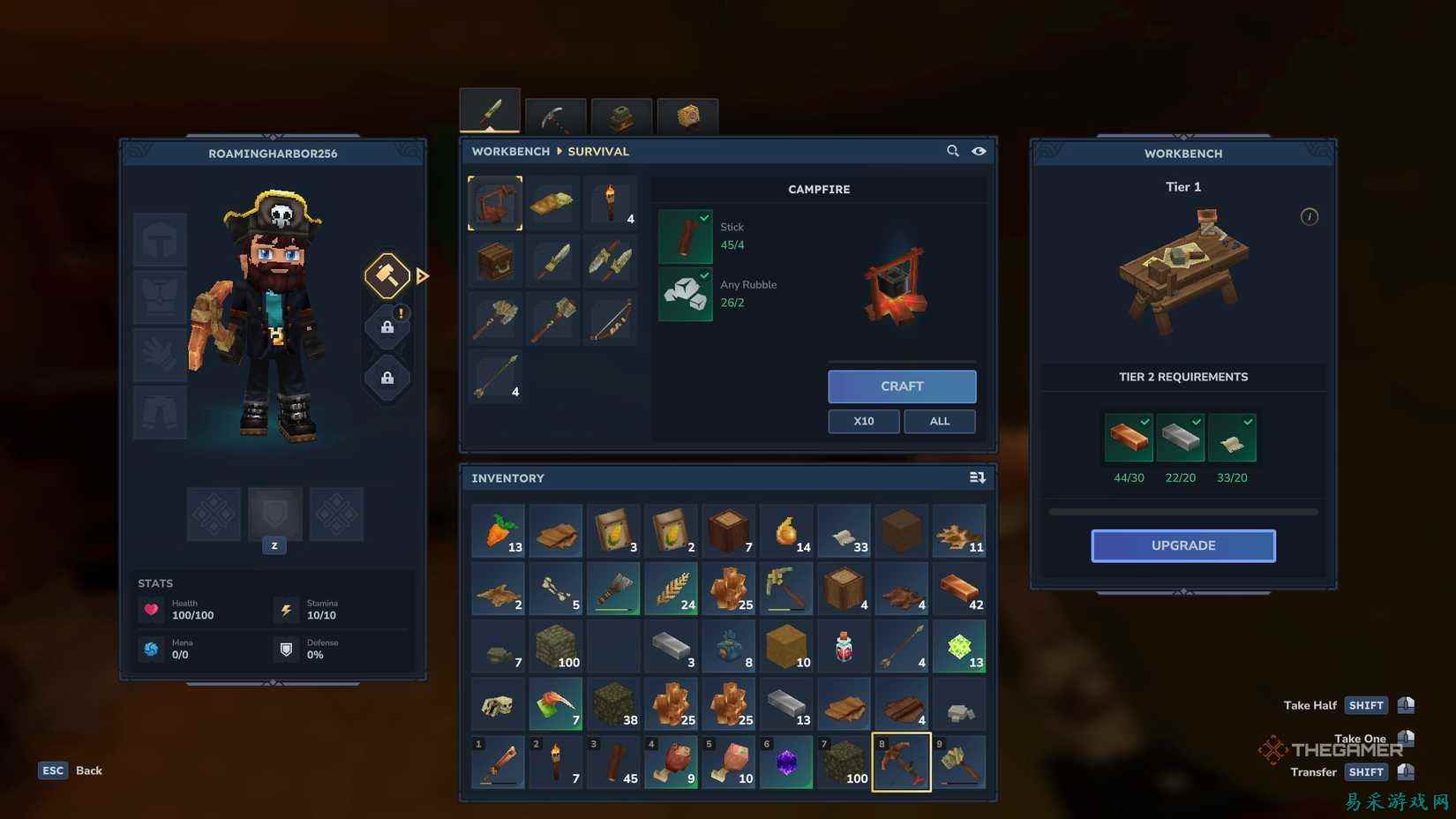This screenshot has width=1456, height=819.
Task: Click the breadcrumb chevron between Workbench and Survival
Action: 559,151
